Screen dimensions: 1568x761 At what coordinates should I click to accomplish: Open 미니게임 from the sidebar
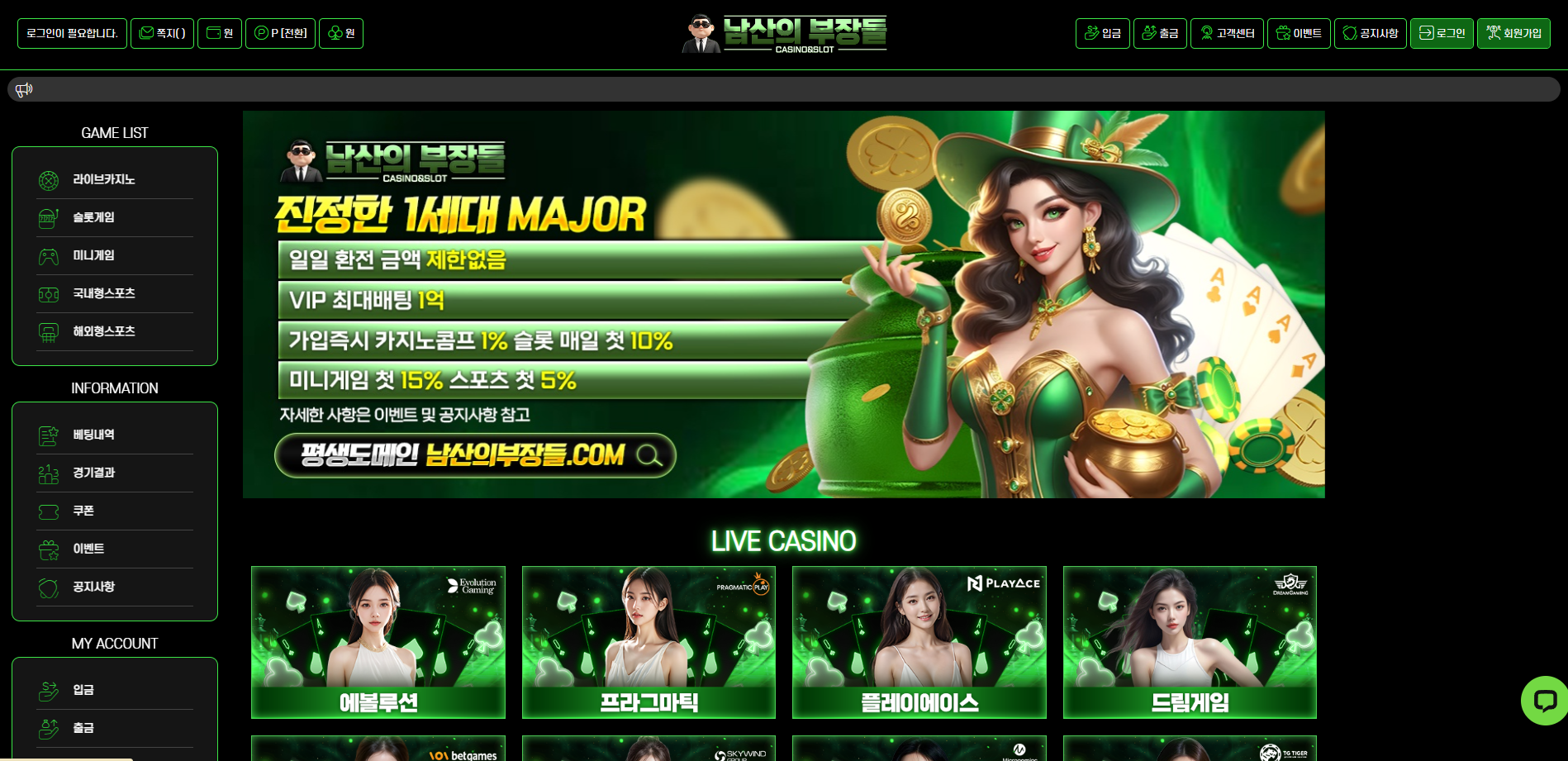[x=94, y=255]
